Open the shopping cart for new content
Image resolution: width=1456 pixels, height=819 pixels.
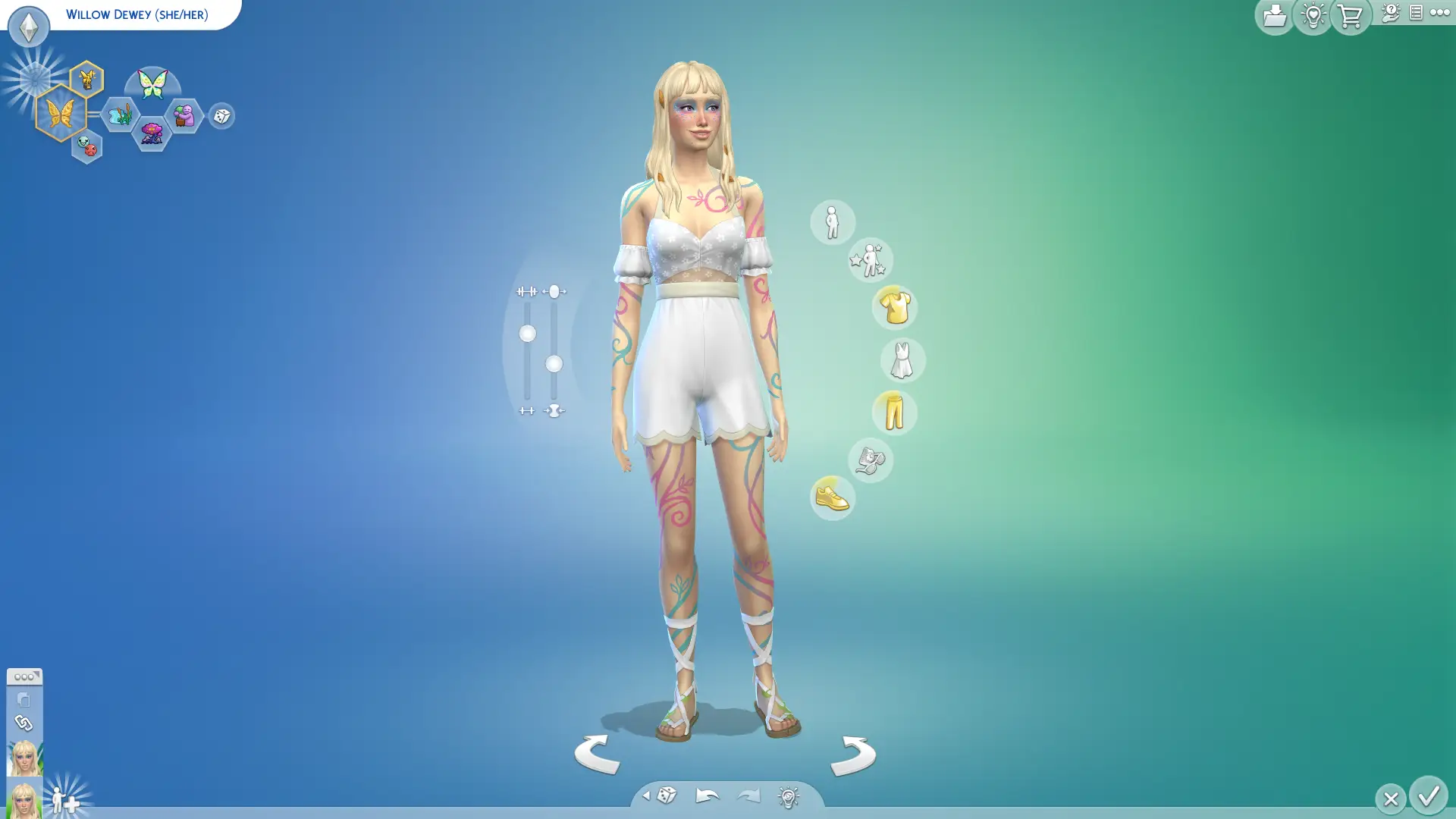coord(1349,15)
